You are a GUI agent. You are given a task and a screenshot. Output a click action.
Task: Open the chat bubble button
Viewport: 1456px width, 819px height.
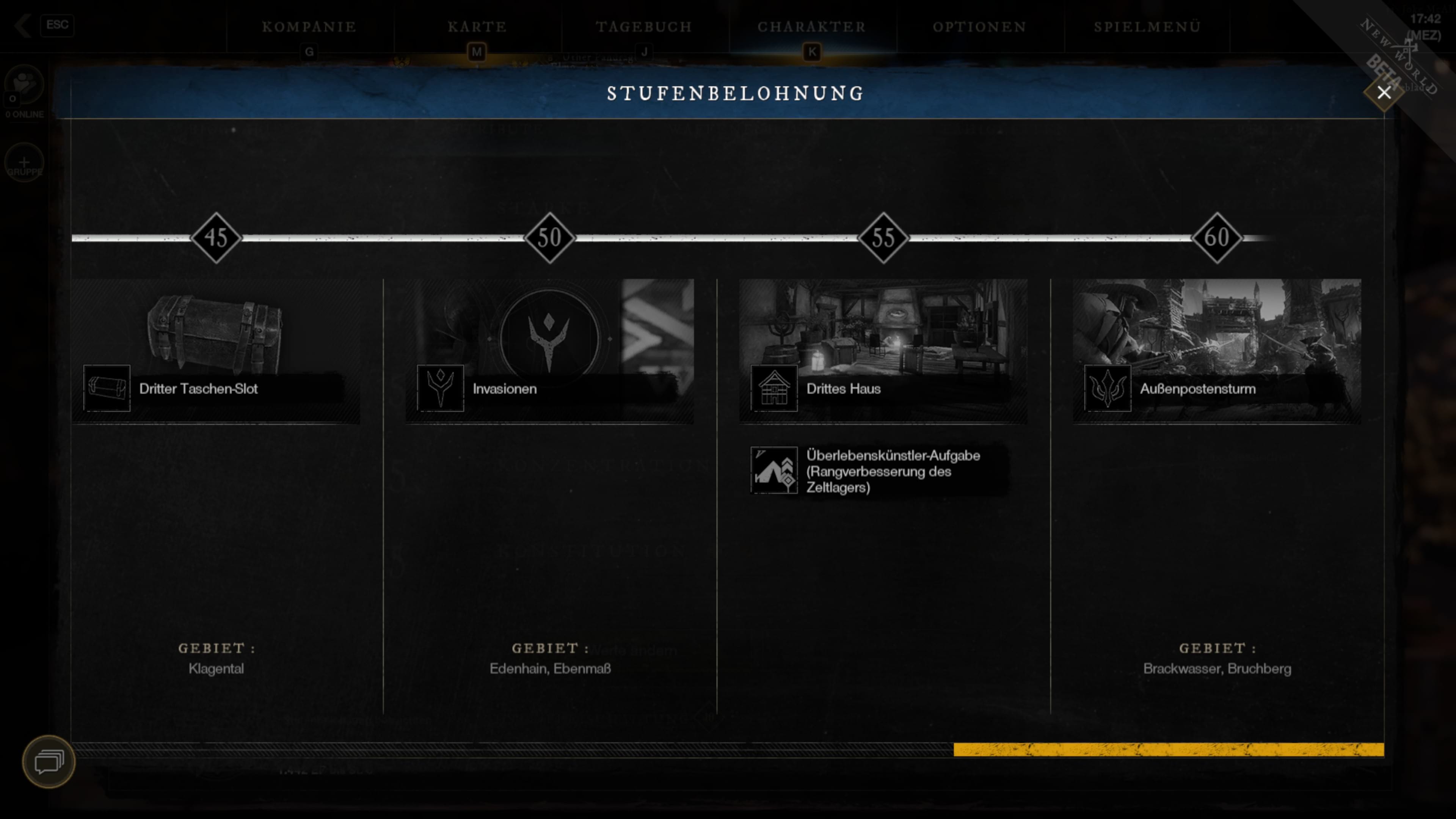(49, 761)
